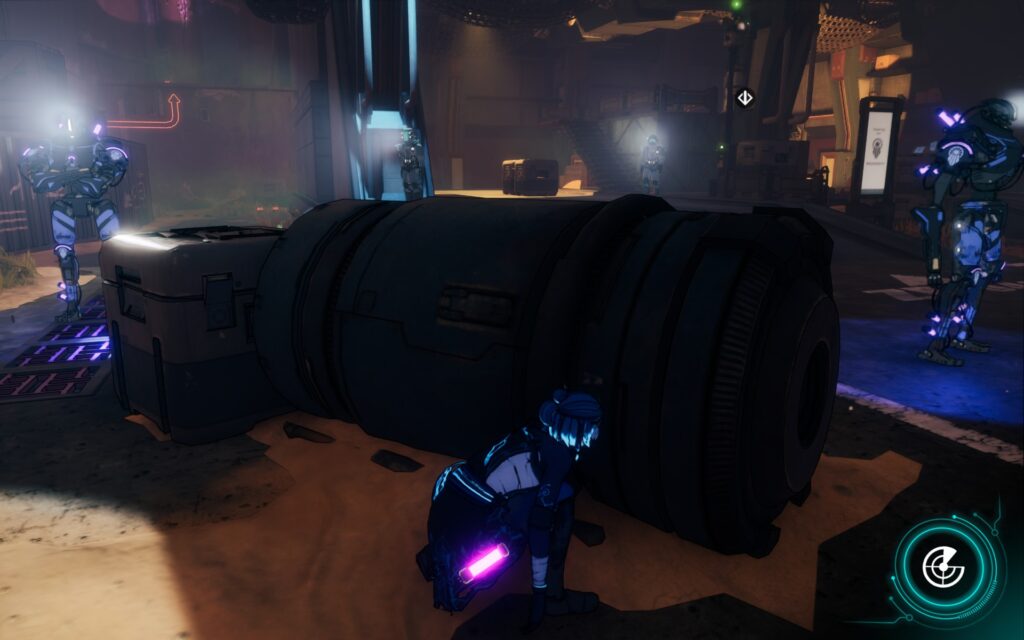Select the diamond objective waypoint marker

pyautogui.click(x=744, y=97)
